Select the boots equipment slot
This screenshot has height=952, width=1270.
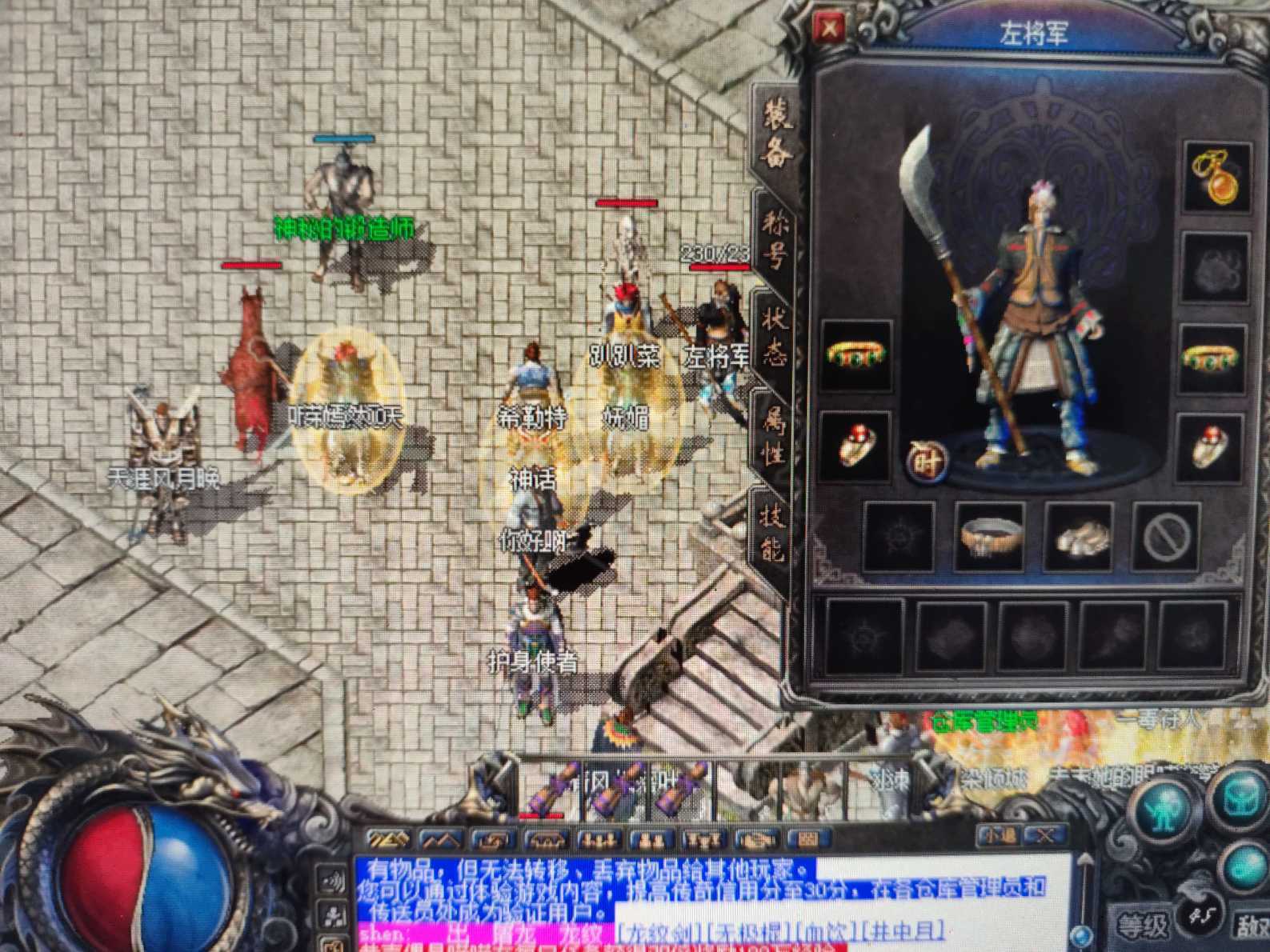click(x=1078, y=537)
